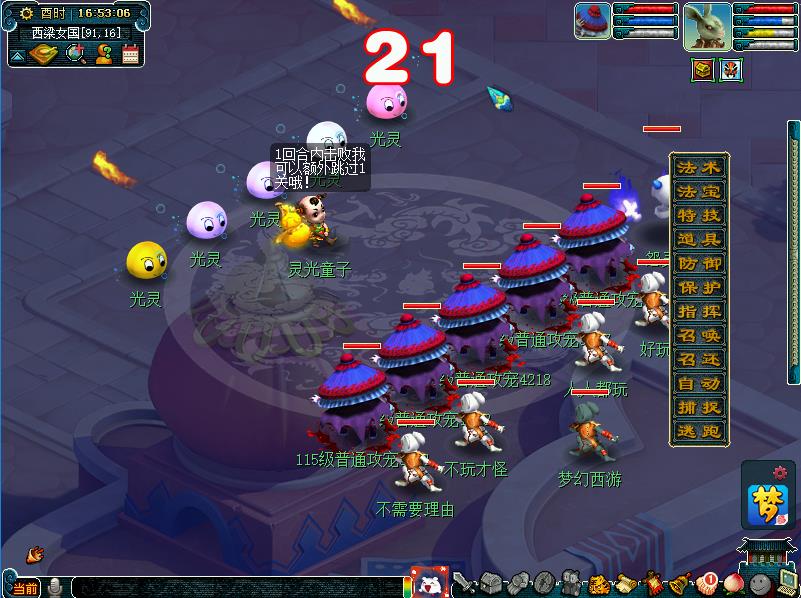Image resolution: width=801 pixels, height=598 pixels.
Task: Choose the 防御 defend command
Action: (698, 263)
